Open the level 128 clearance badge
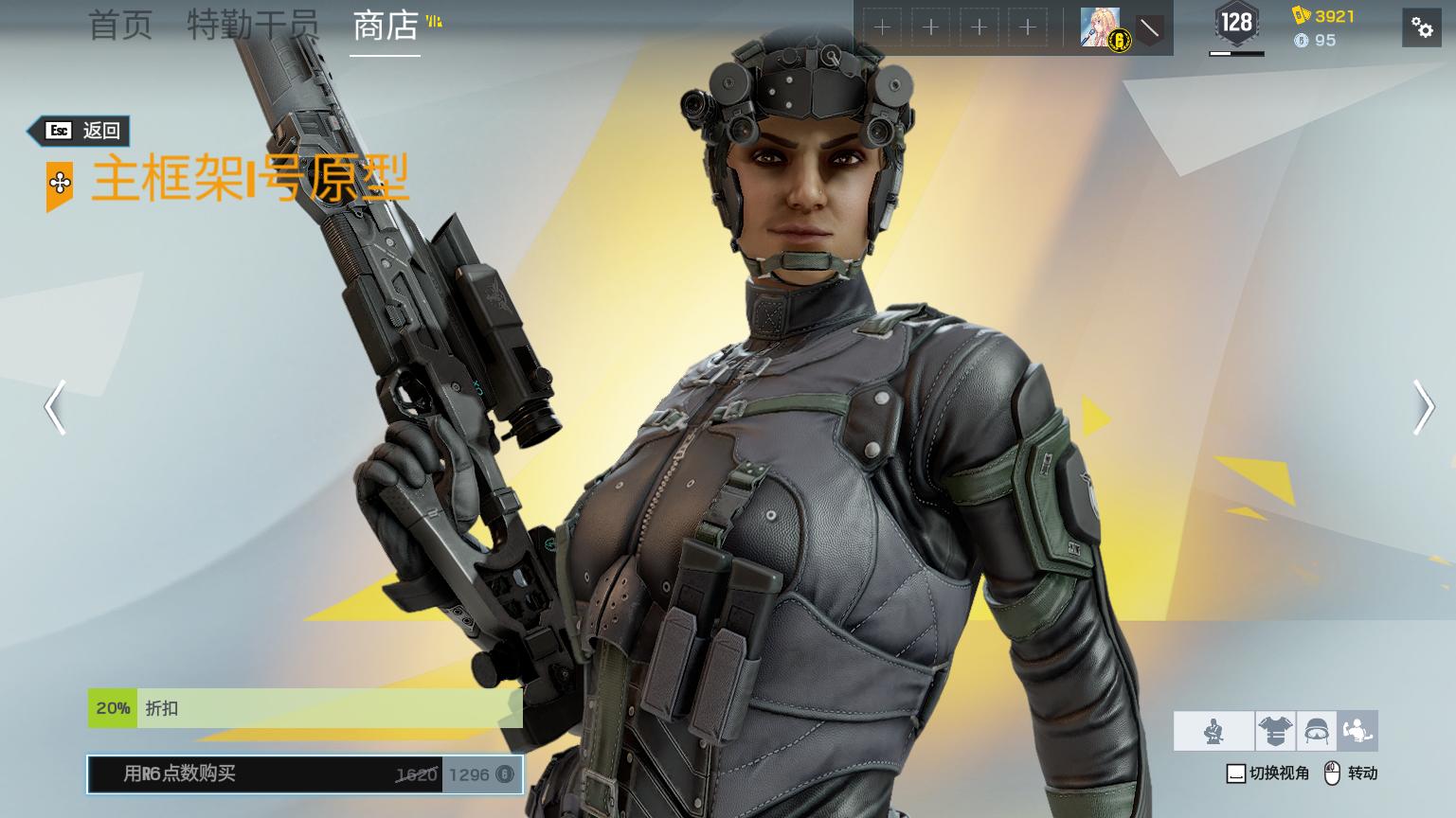 point(1236,24)
